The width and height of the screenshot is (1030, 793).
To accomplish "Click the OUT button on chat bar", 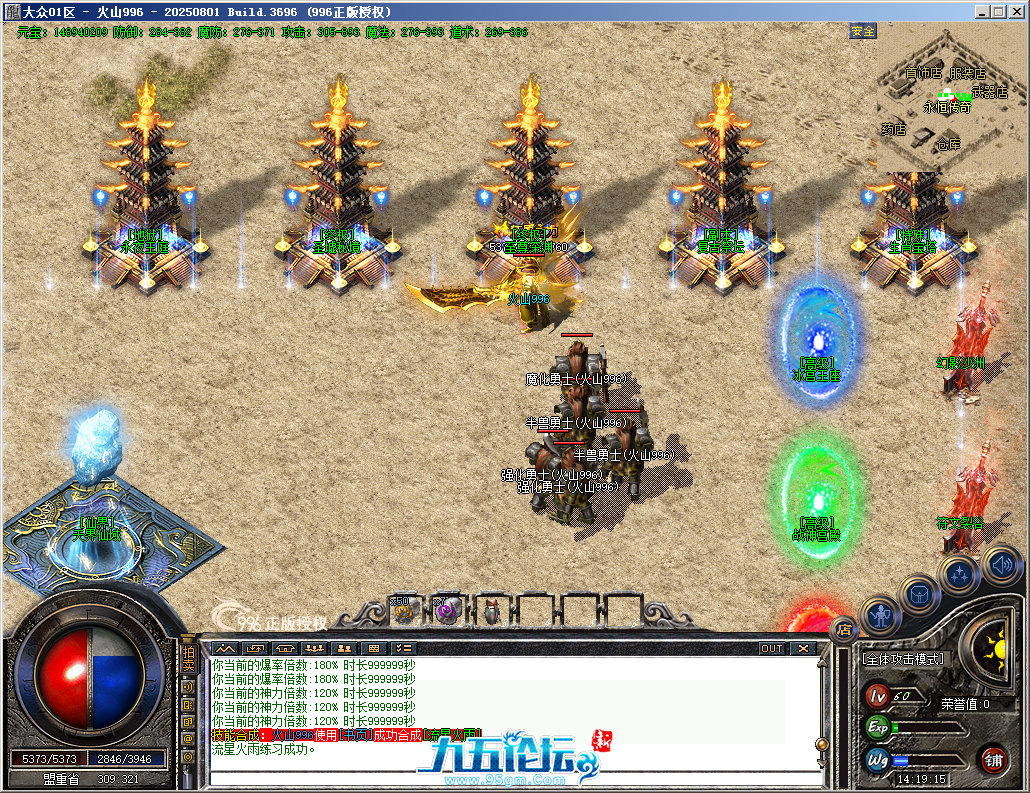I will click(771, 648).
